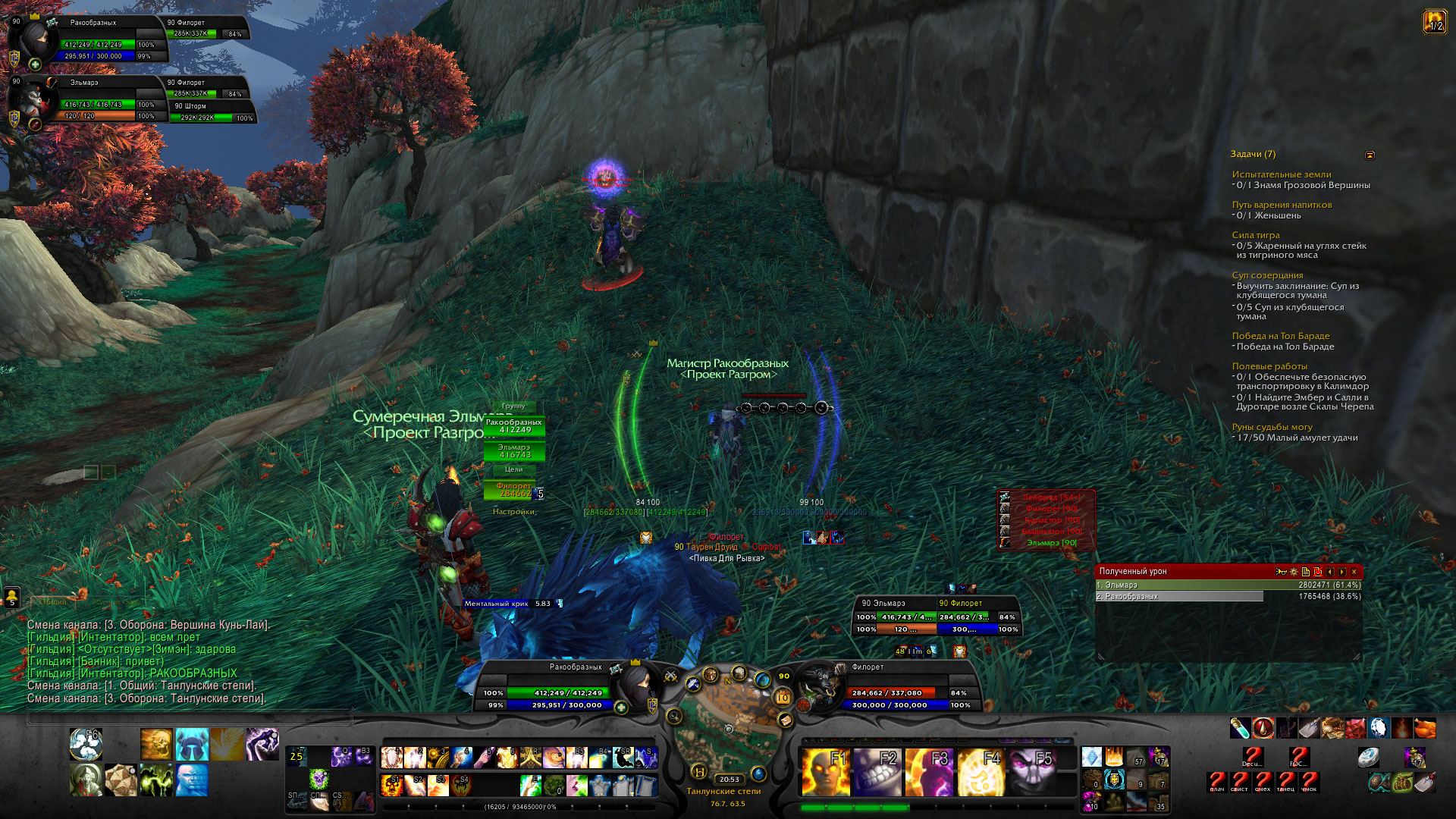Show next damage meter mode arrow
1456x819 pixels.
pos(1341,572)
